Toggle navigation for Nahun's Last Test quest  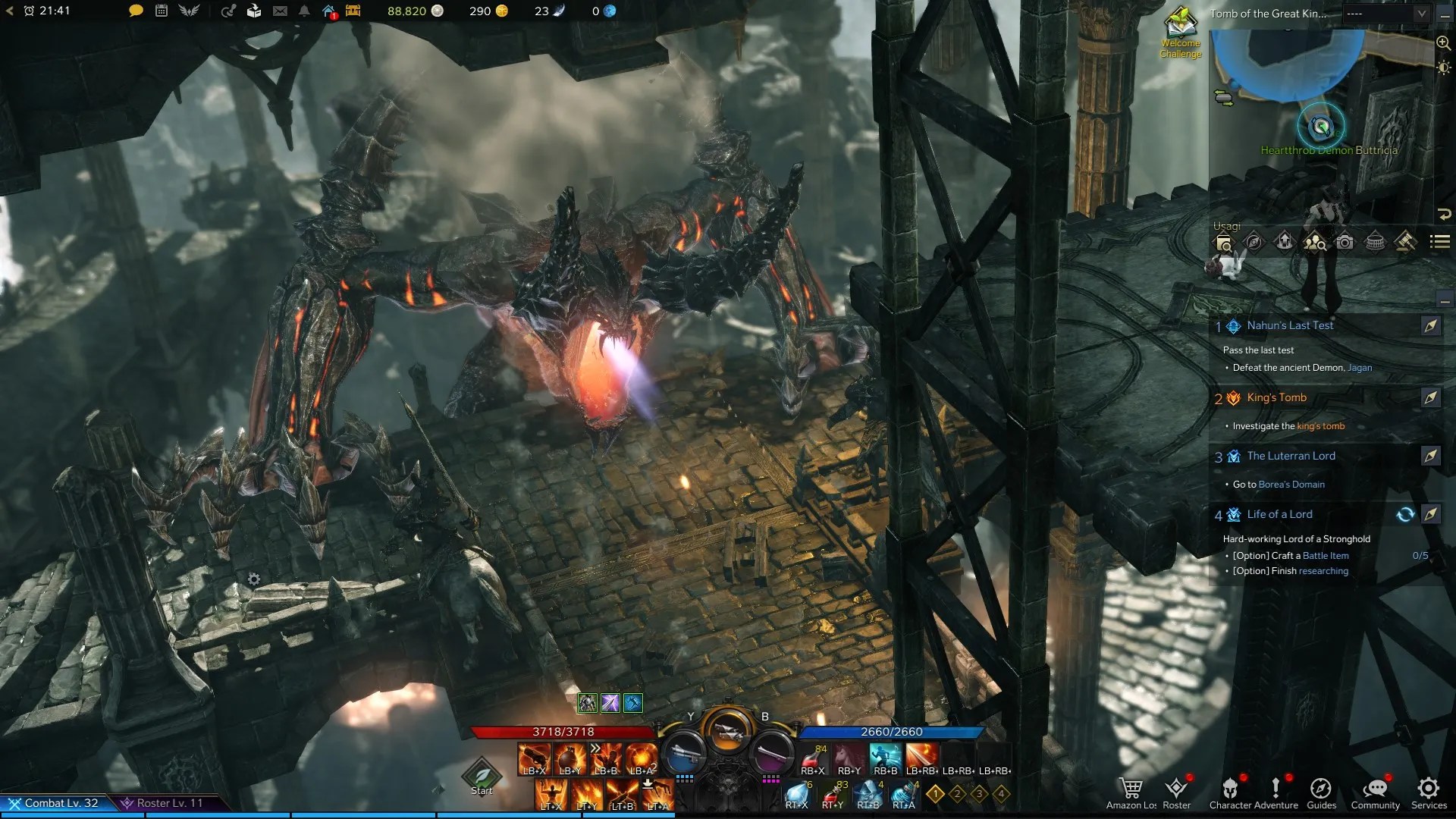pyautogui.click(x=1431, y=325)
